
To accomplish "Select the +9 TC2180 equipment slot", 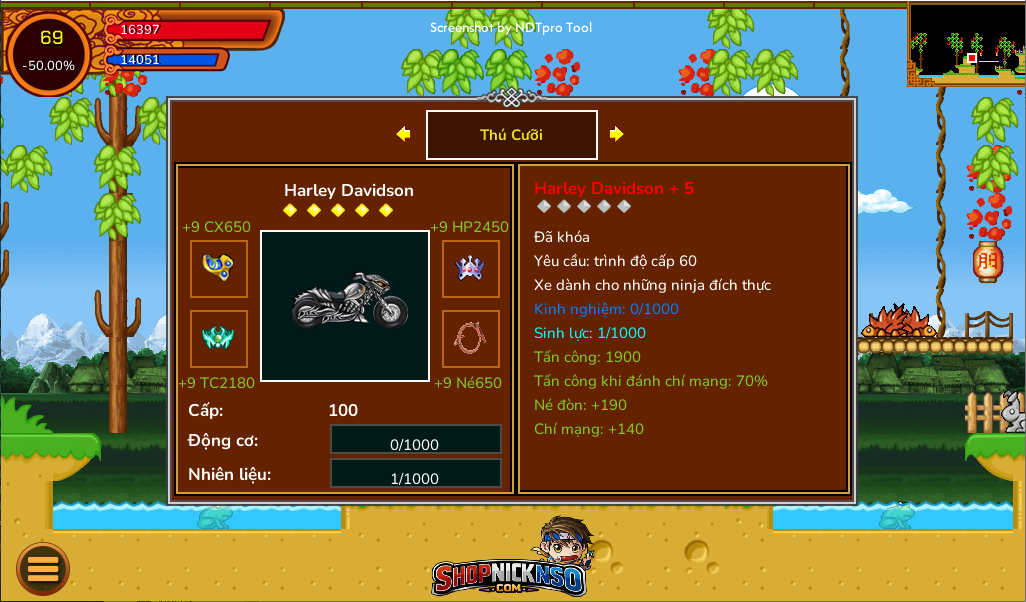I will (x=219, y=339).
